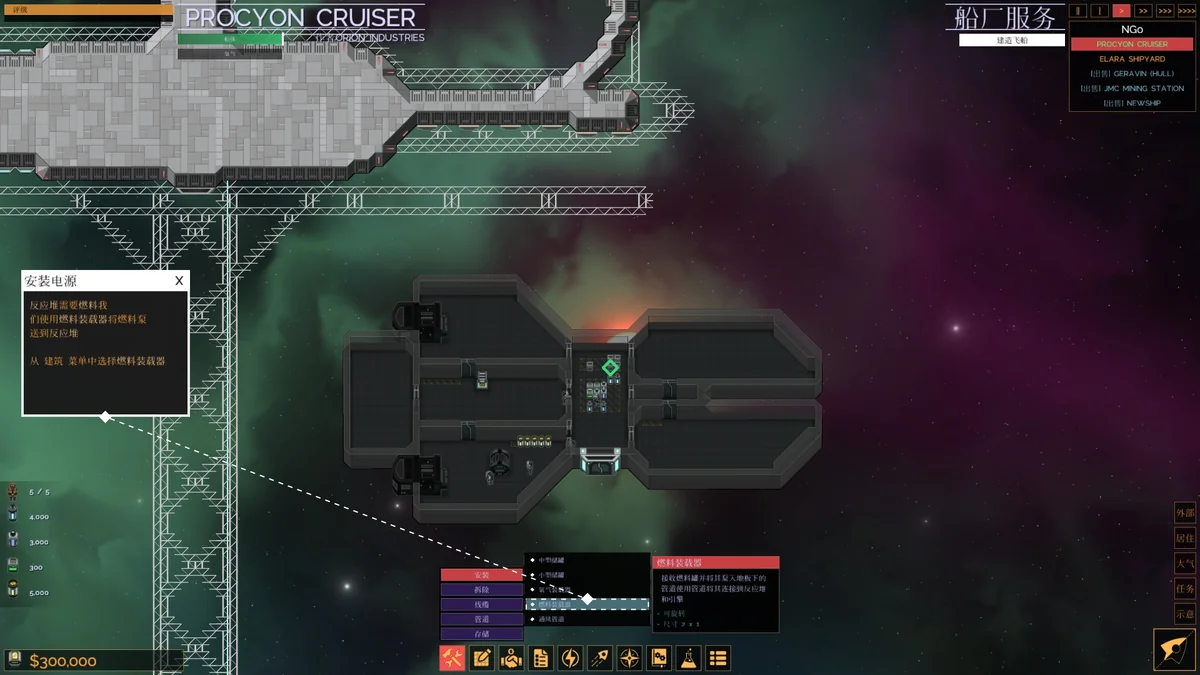1200x675 pixels.
Task: Click the 建造飞船 shipyard button
Action: [1011, 40]
